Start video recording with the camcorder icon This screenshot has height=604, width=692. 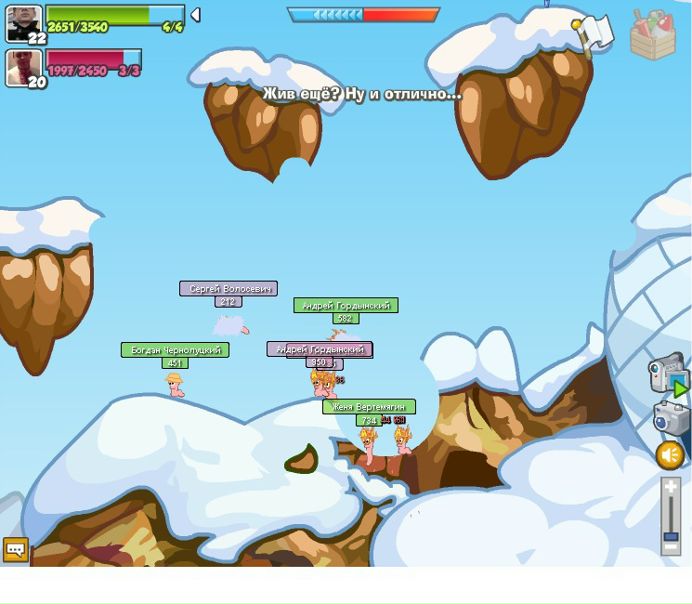tap(667, 374)
